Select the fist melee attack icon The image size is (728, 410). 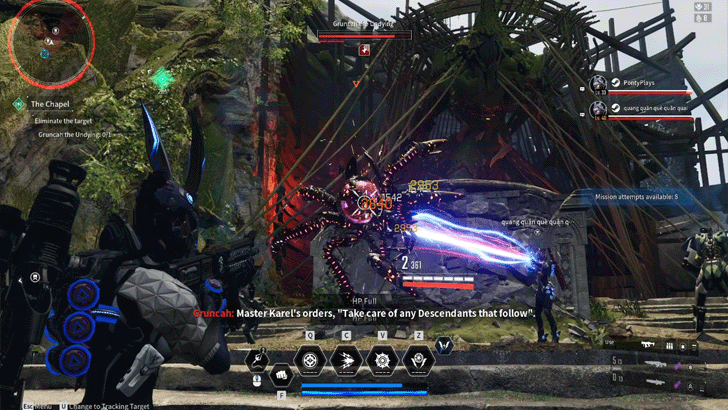pyautogui.click(x=281, y=373)
